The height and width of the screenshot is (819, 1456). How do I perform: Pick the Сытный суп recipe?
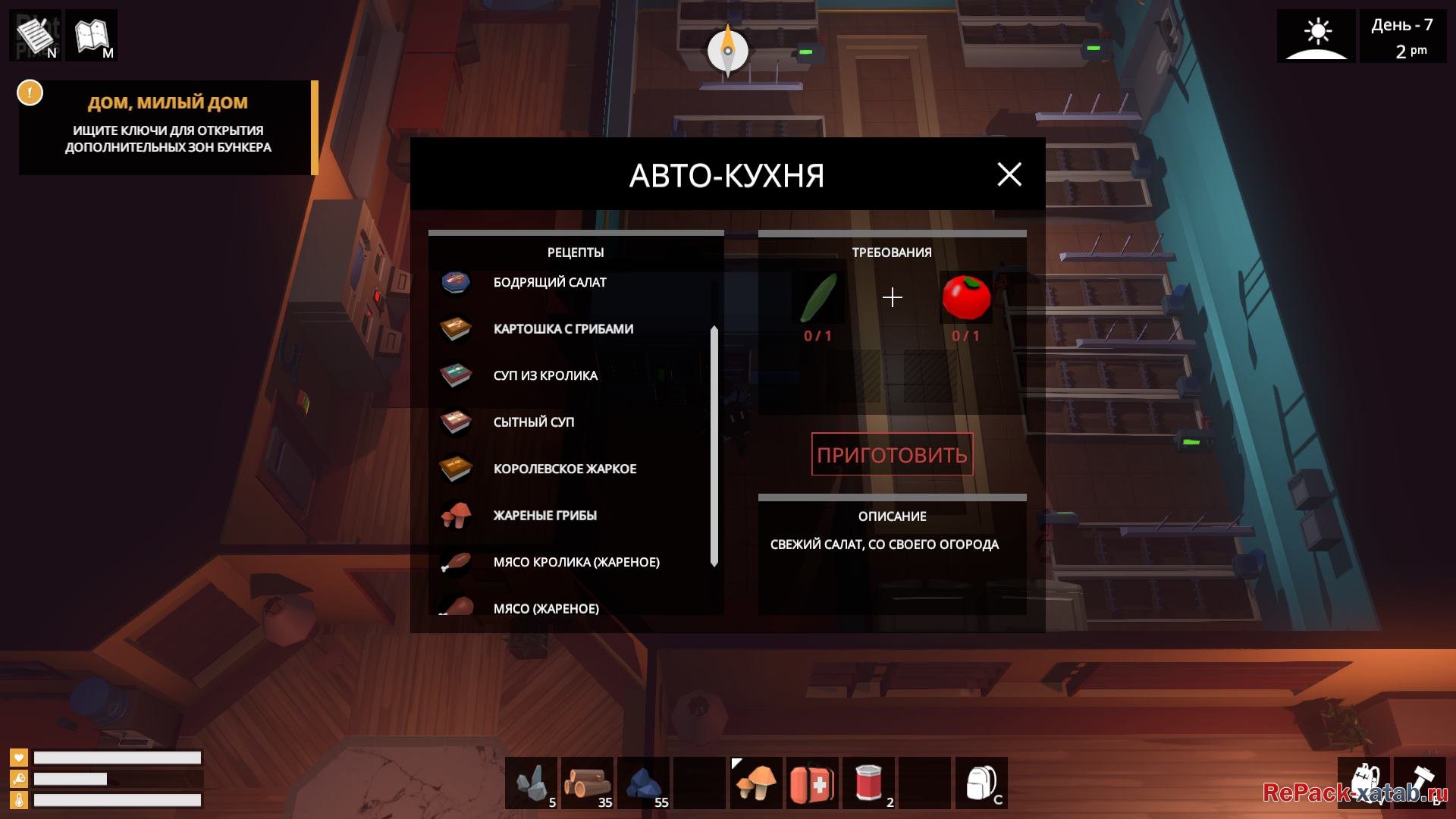533,422
